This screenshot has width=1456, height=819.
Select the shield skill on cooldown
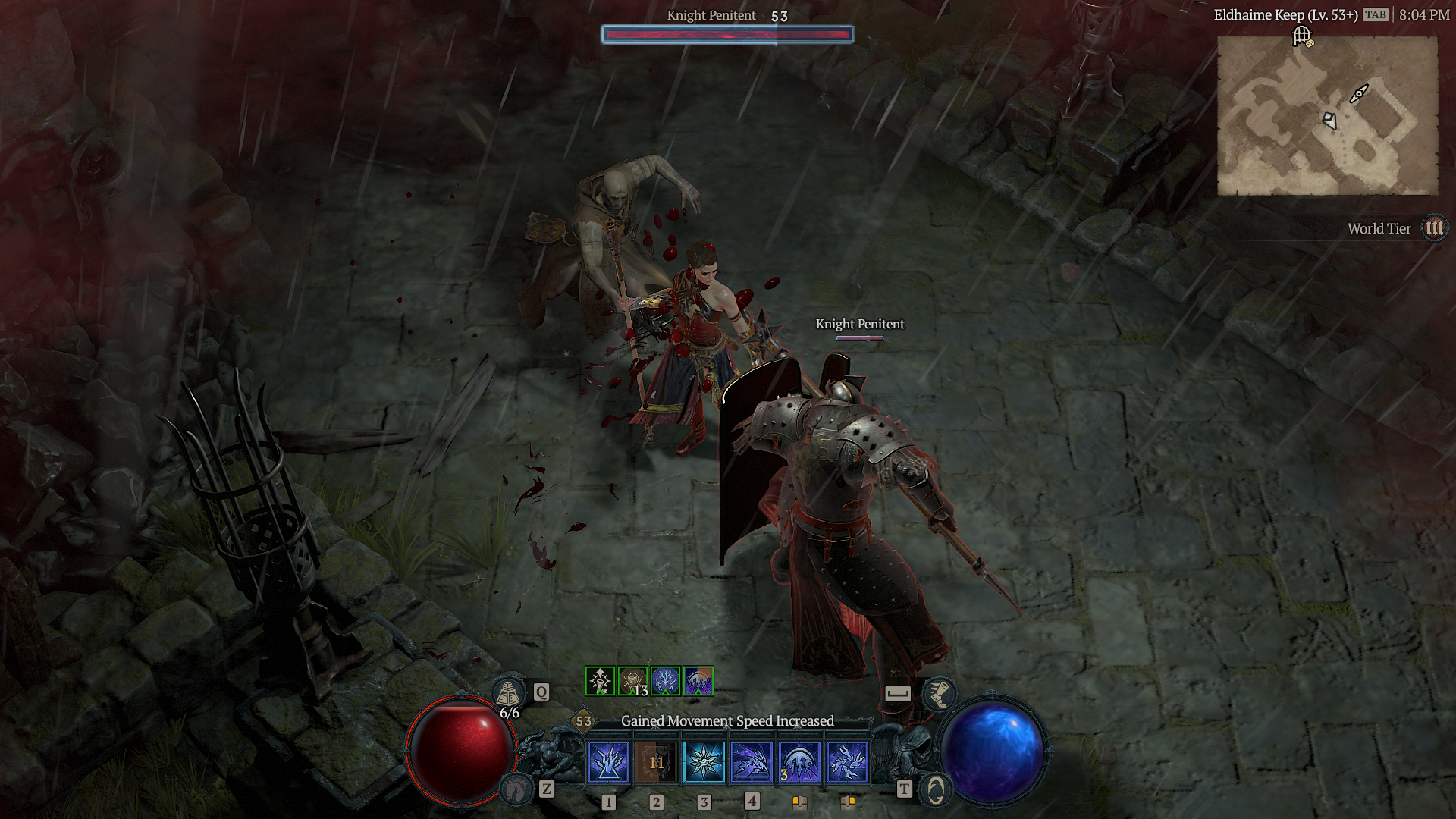click(656, 761)
